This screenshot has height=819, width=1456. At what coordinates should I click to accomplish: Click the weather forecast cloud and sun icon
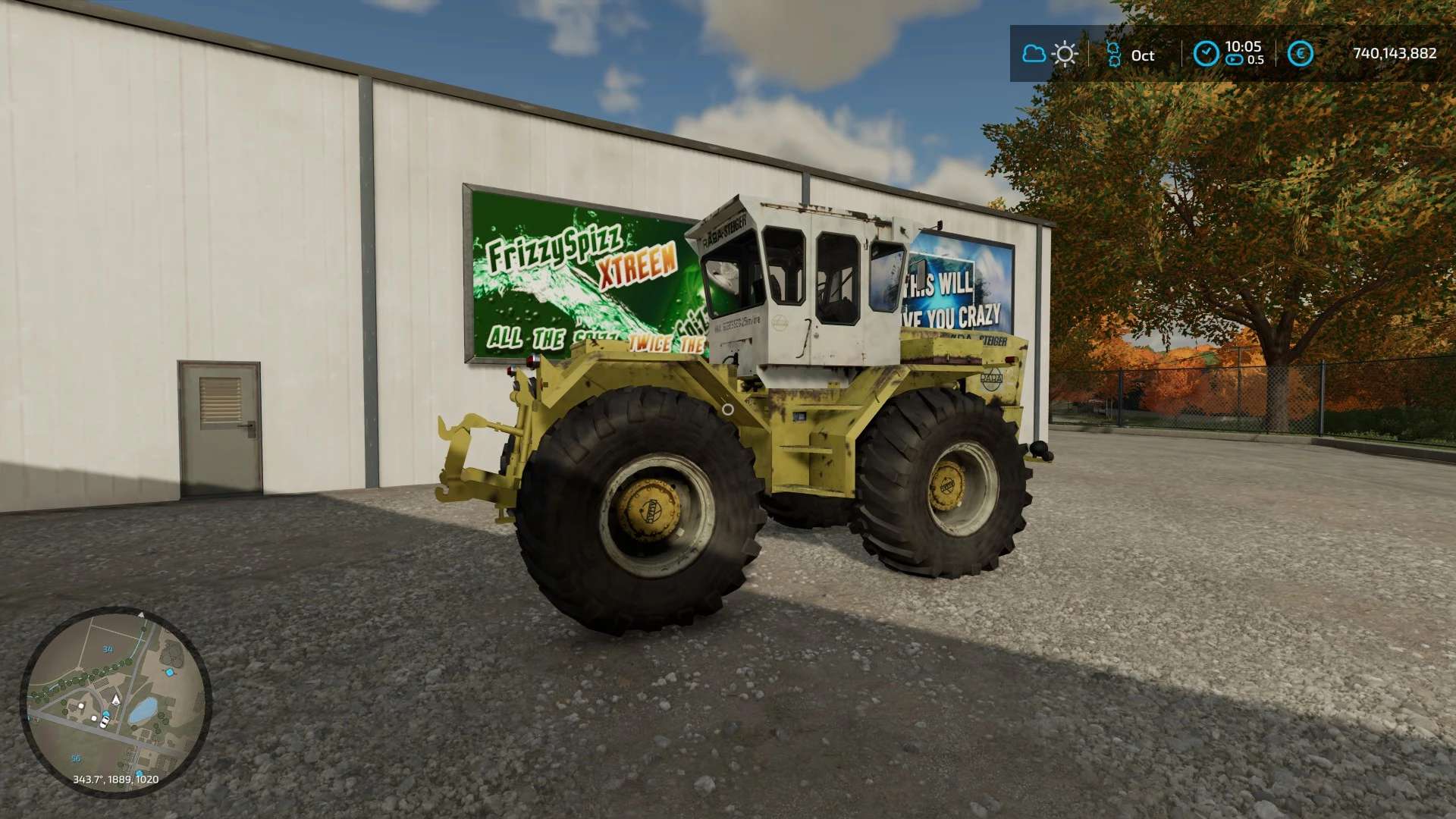(1050, 54)
